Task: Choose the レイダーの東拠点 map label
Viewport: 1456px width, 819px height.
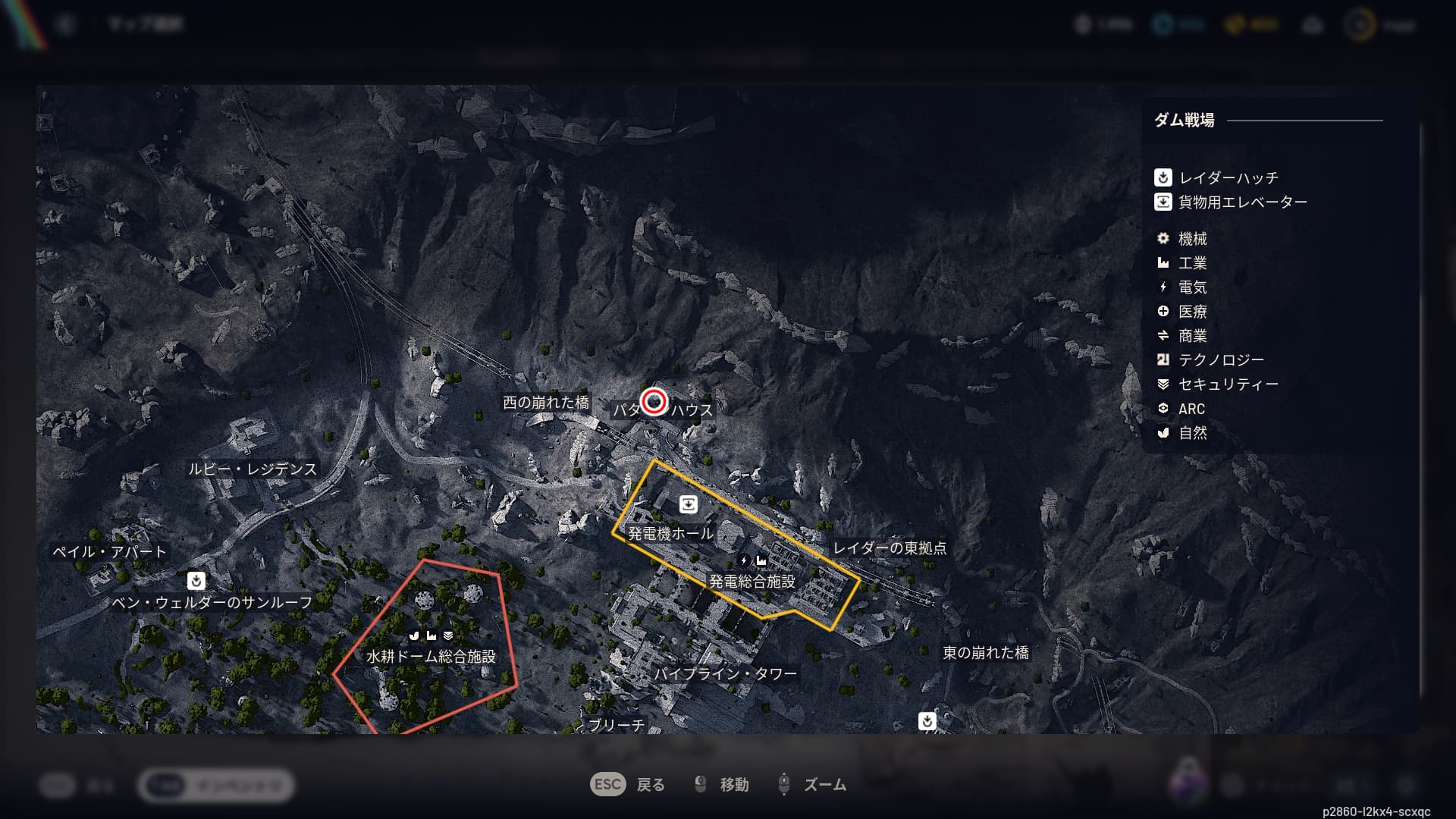Action: pyautogui.click(x=890, y=548)
